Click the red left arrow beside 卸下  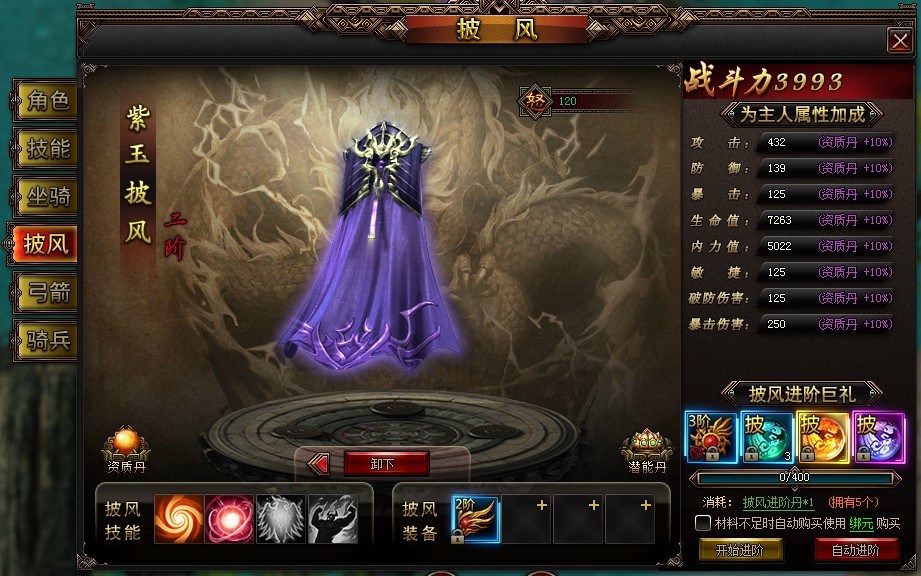point(319,463)
